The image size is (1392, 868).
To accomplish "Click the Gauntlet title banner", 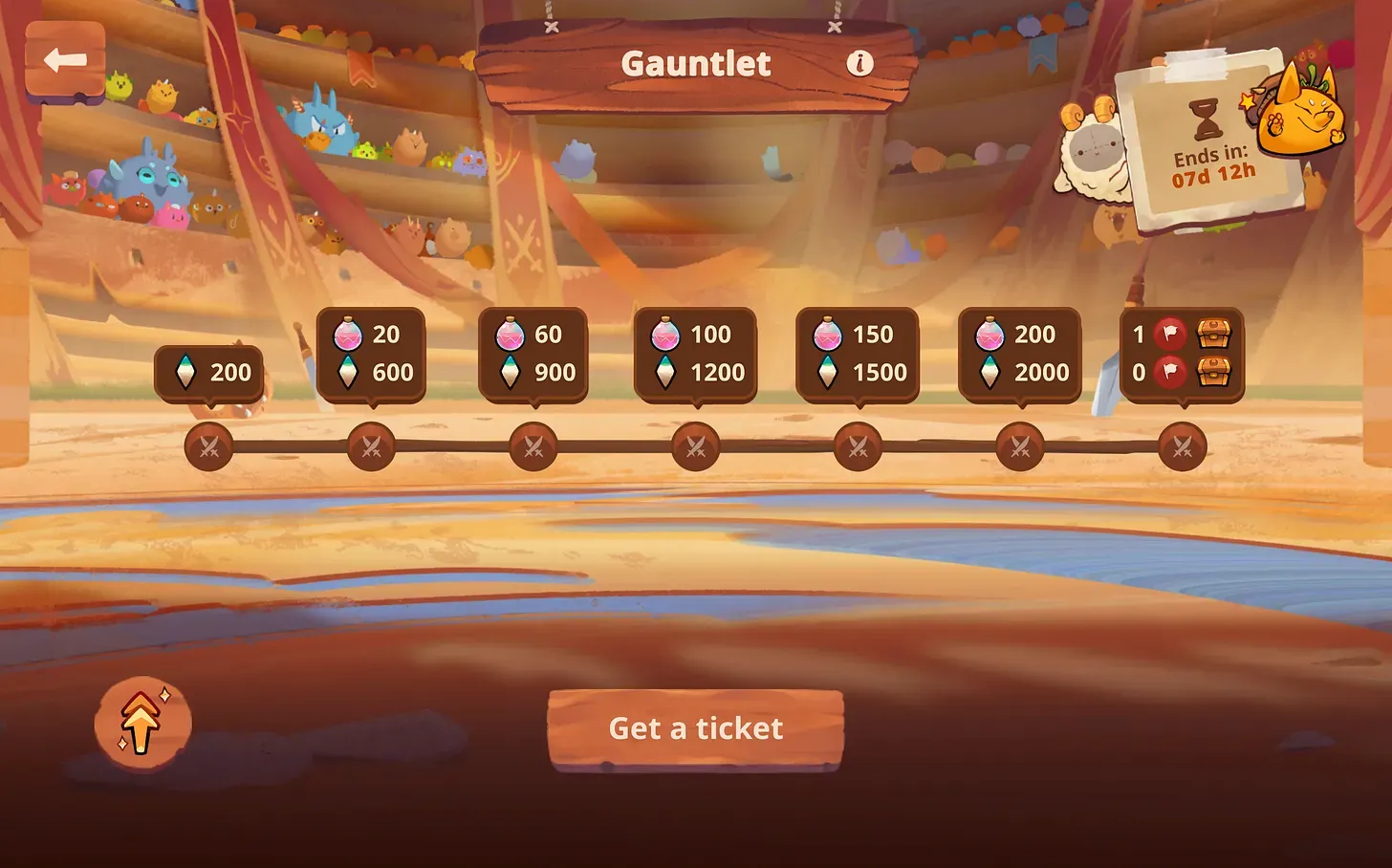I will point(696,63).
